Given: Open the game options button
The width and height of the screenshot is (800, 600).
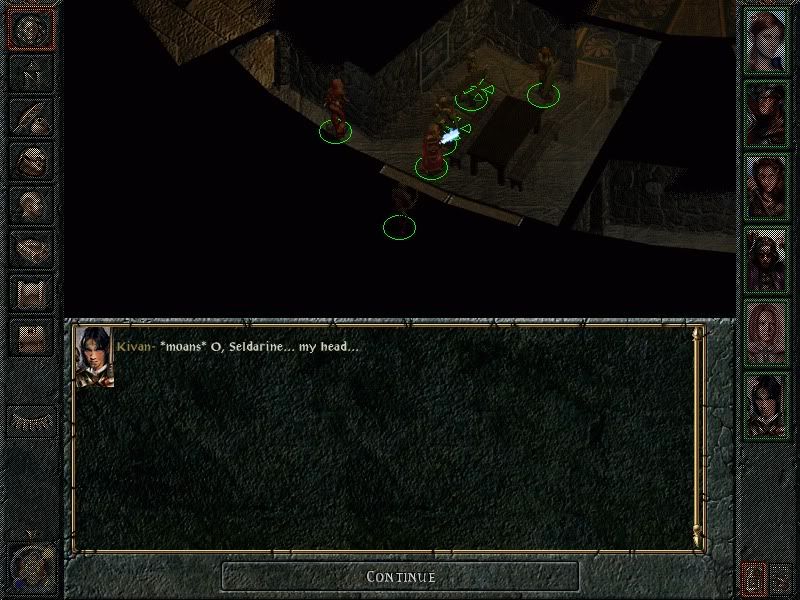Looking at the screenshot, I should 30,336.
